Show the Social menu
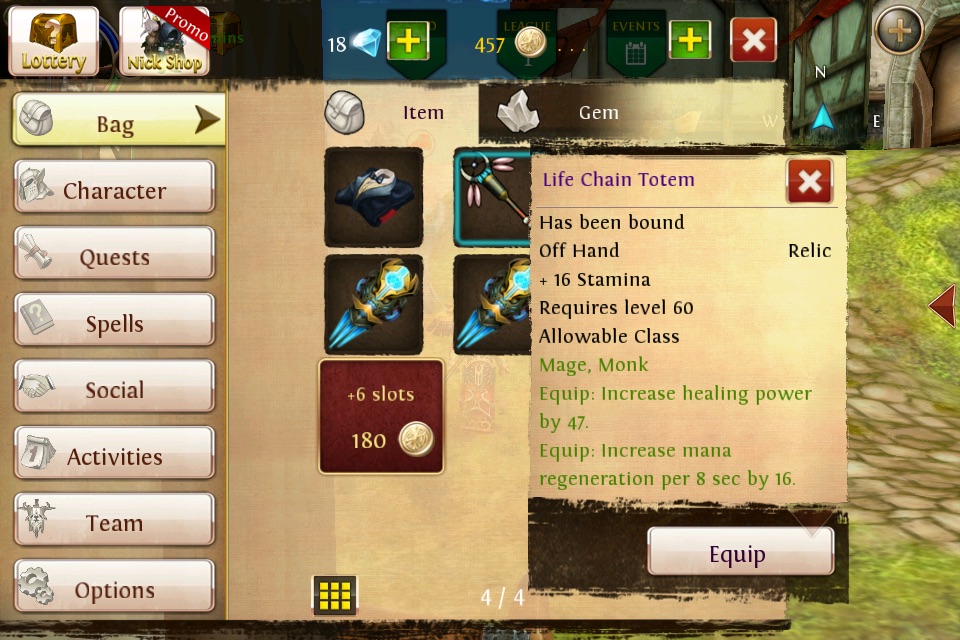The width and height of the screenshot is (960, 640). tap(114, 389)
